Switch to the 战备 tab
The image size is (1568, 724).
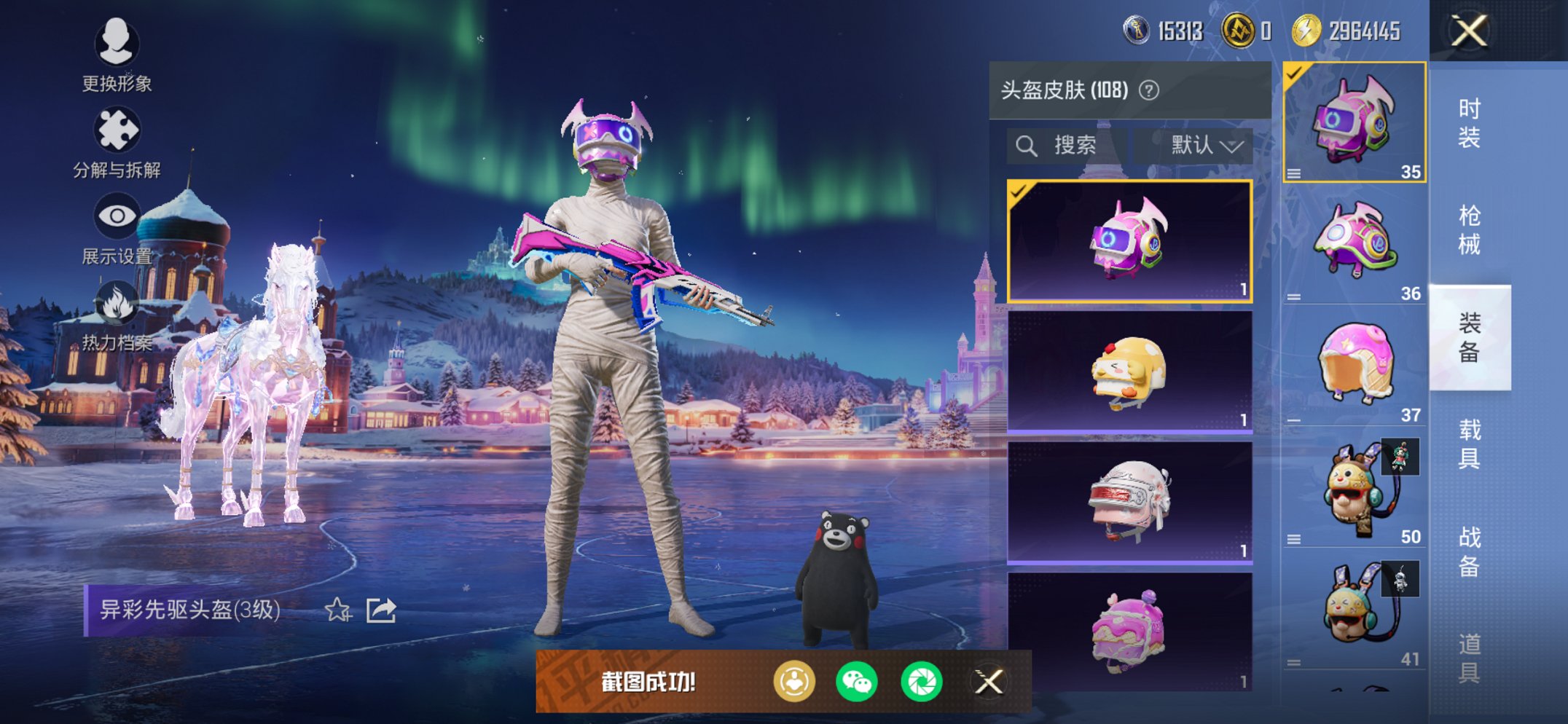[1469, 551]
